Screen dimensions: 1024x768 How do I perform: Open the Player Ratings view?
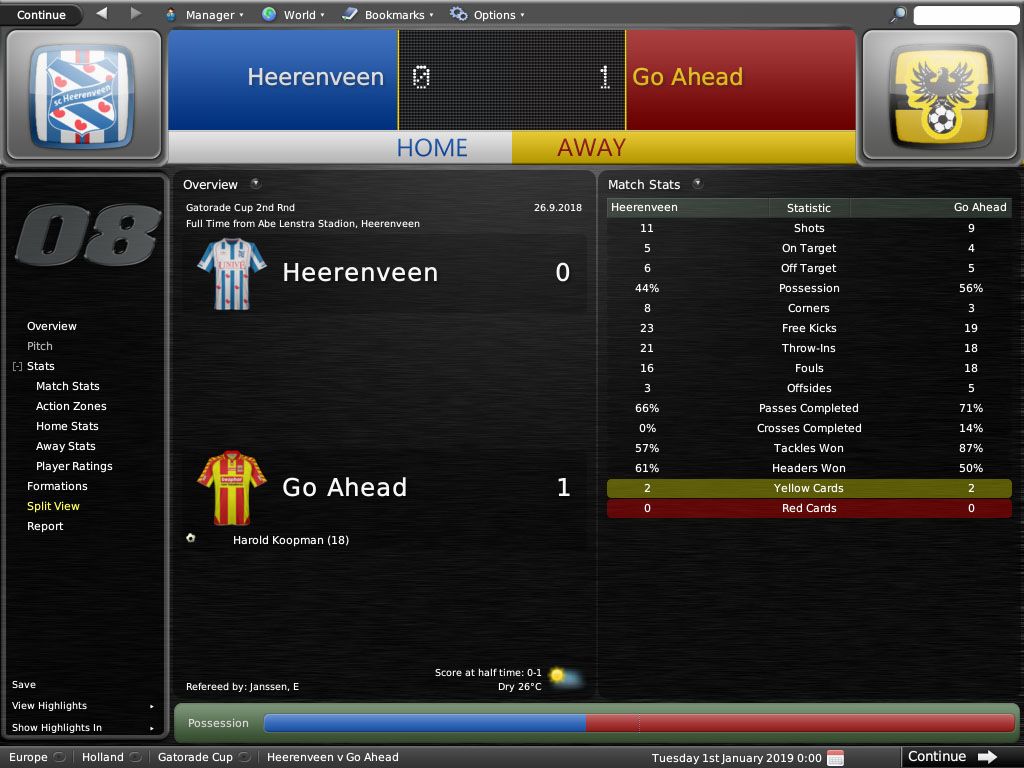pyautogui.click(x=74, y=466)
